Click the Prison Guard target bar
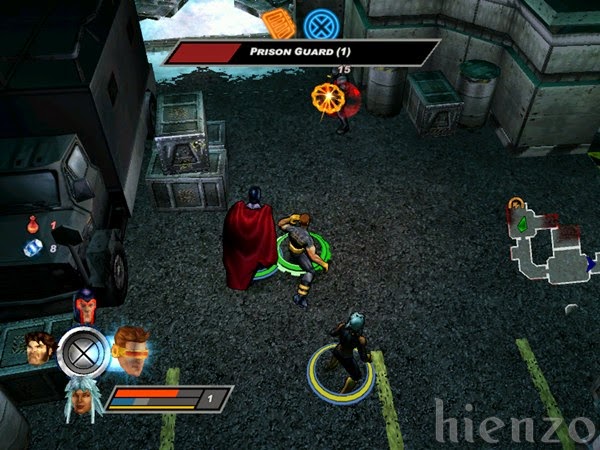Screen dimensions: 600x450 pos(300,52)
